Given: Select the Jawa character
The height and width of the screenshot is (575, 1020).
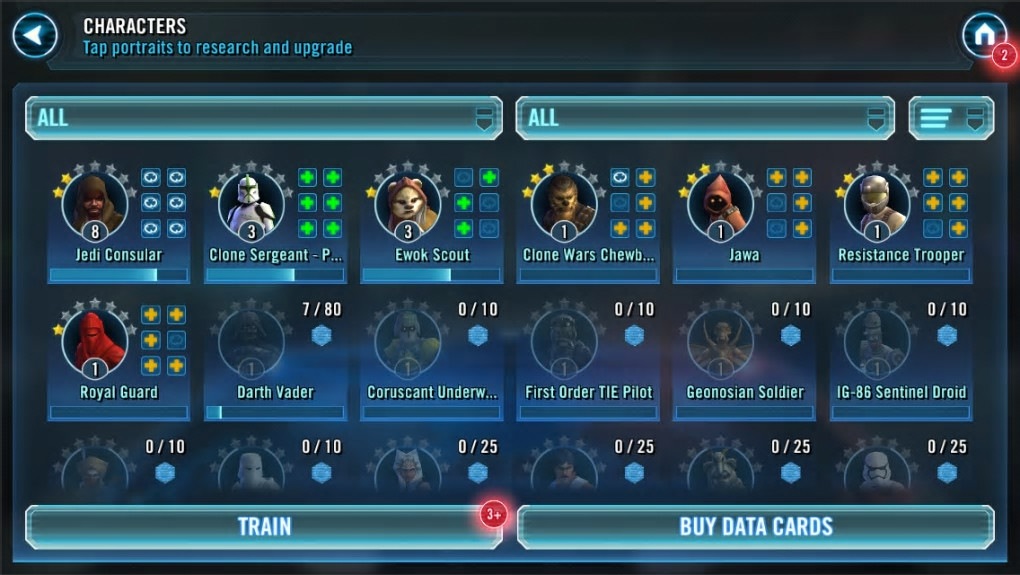Looking at the screenshot, I should (721, 205).
